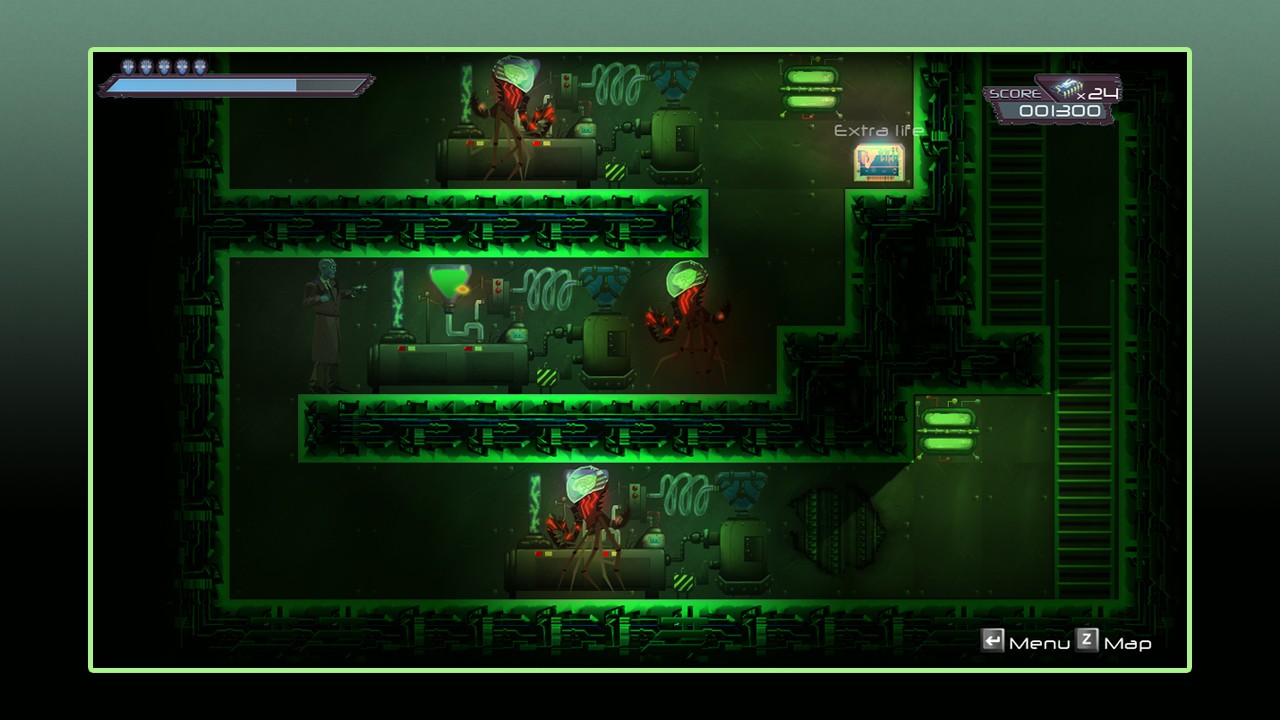Image resolution: width=1280 pixels, height=720 pixels.
Task: Click the fifth life icon in the HUD
Action: tap(198, 68)
